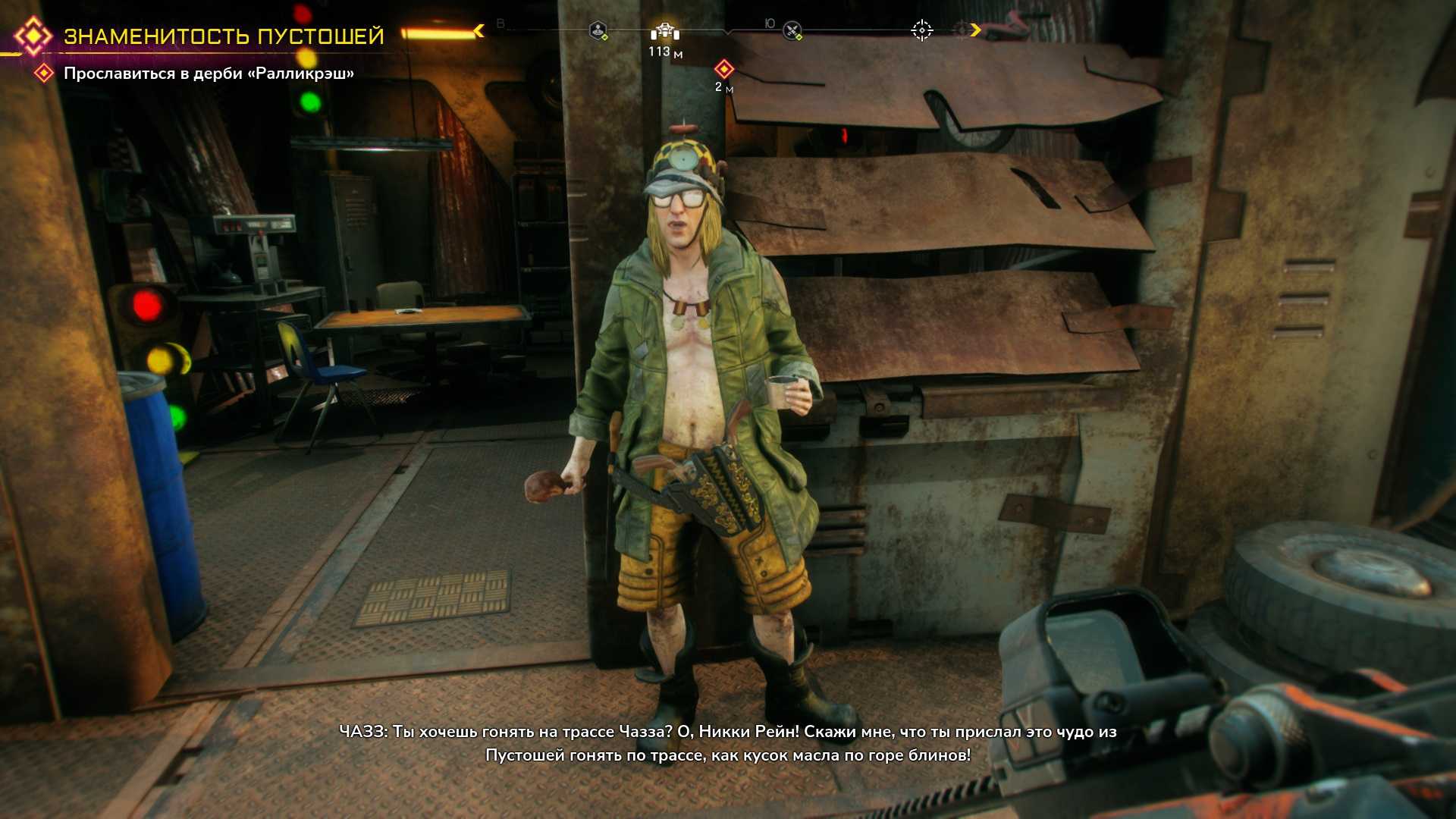This screenshot has height=819, width=1456.
Task: Click the red diamond quest waypoint marker
Action: [x=724, y=70]
